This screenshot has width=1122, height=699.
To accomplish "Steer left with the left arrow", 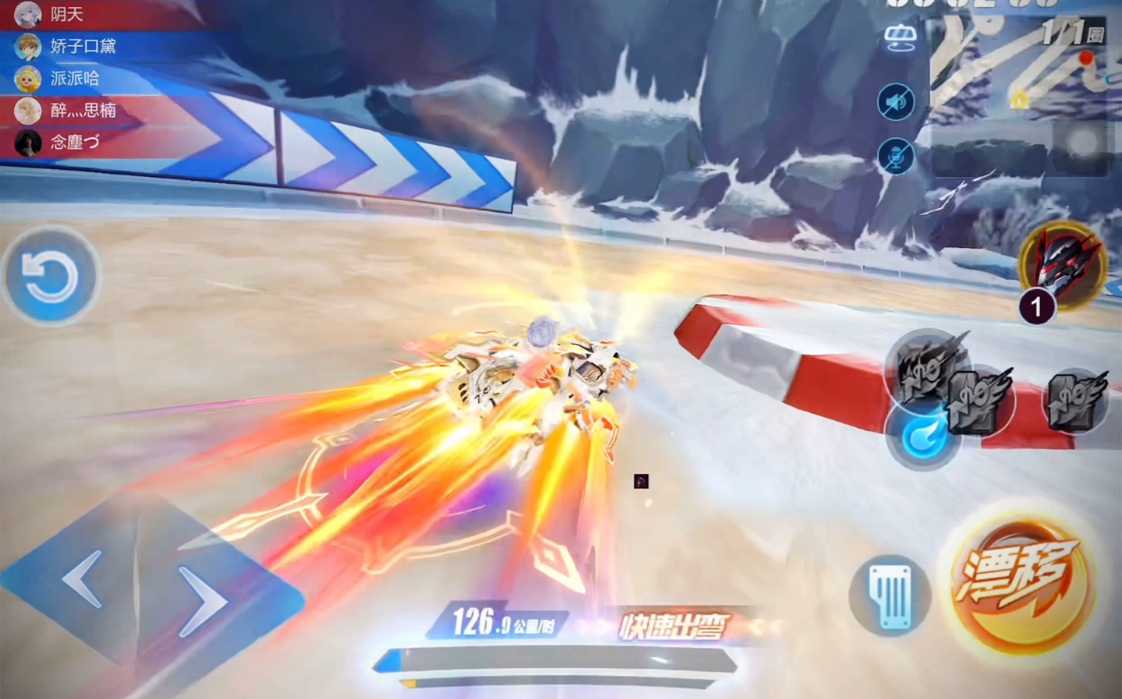I will [84, 578].
